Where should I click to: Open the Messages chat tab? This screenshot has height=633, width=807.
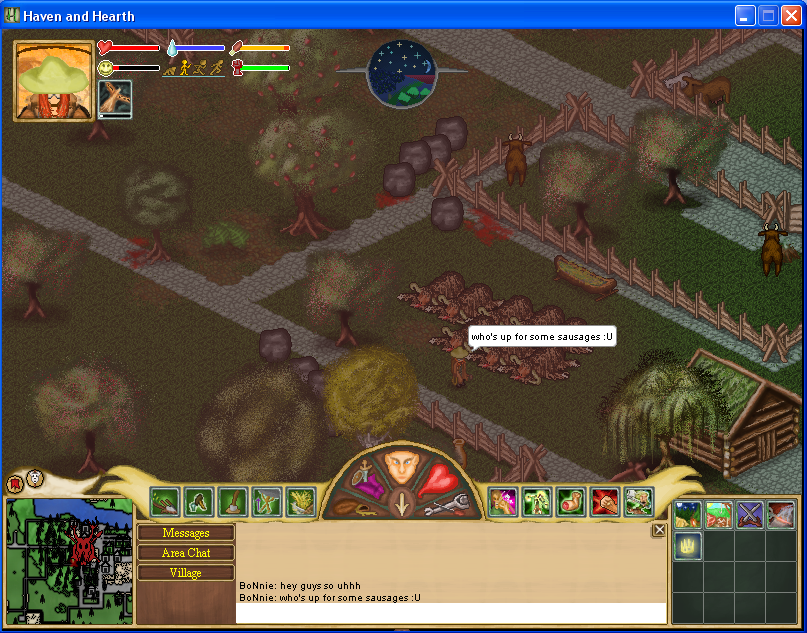coord(186,533)
